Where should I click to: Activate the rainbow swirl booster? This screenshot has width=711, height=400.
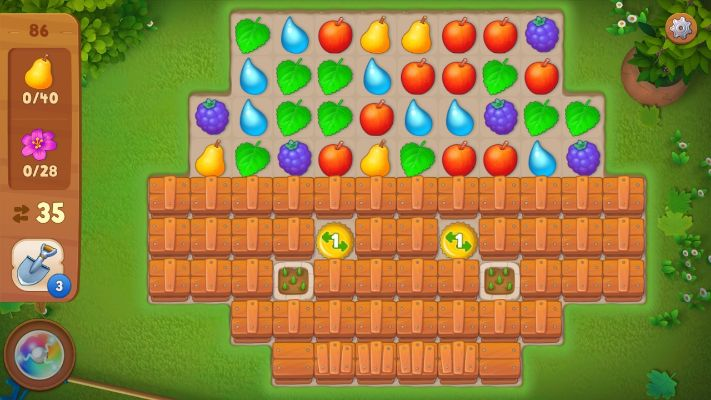click(x=39, y=355)
